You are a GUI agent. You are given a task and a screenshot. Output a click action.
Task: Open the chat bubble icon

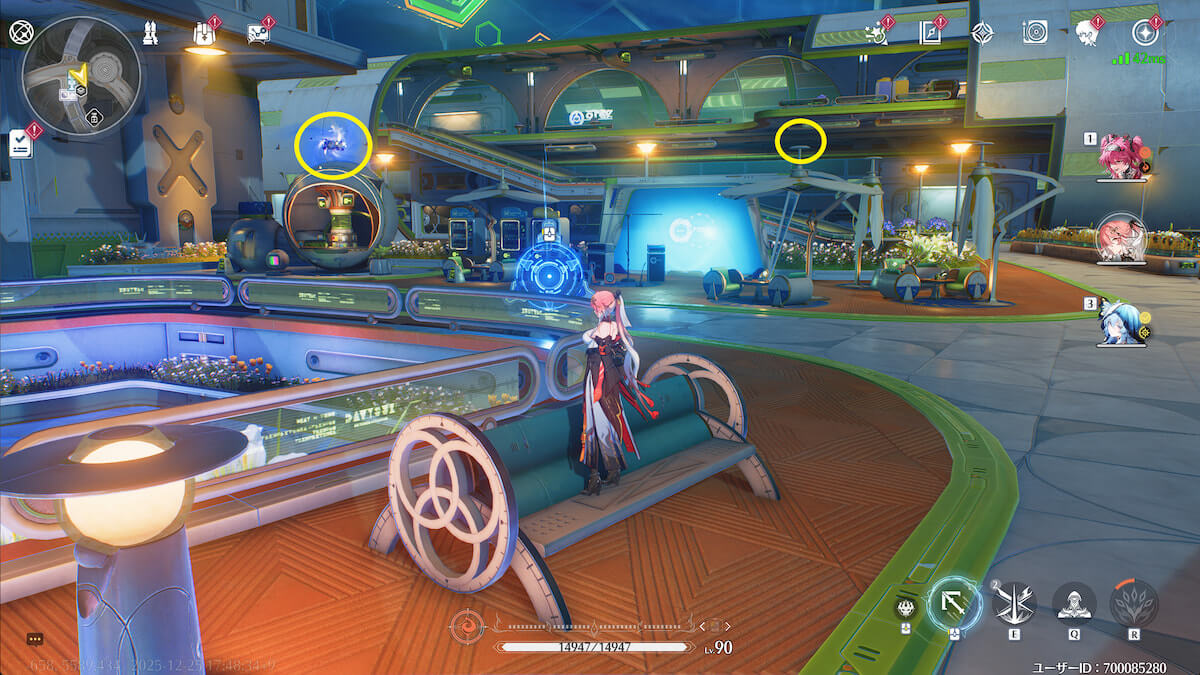[35, 639]
